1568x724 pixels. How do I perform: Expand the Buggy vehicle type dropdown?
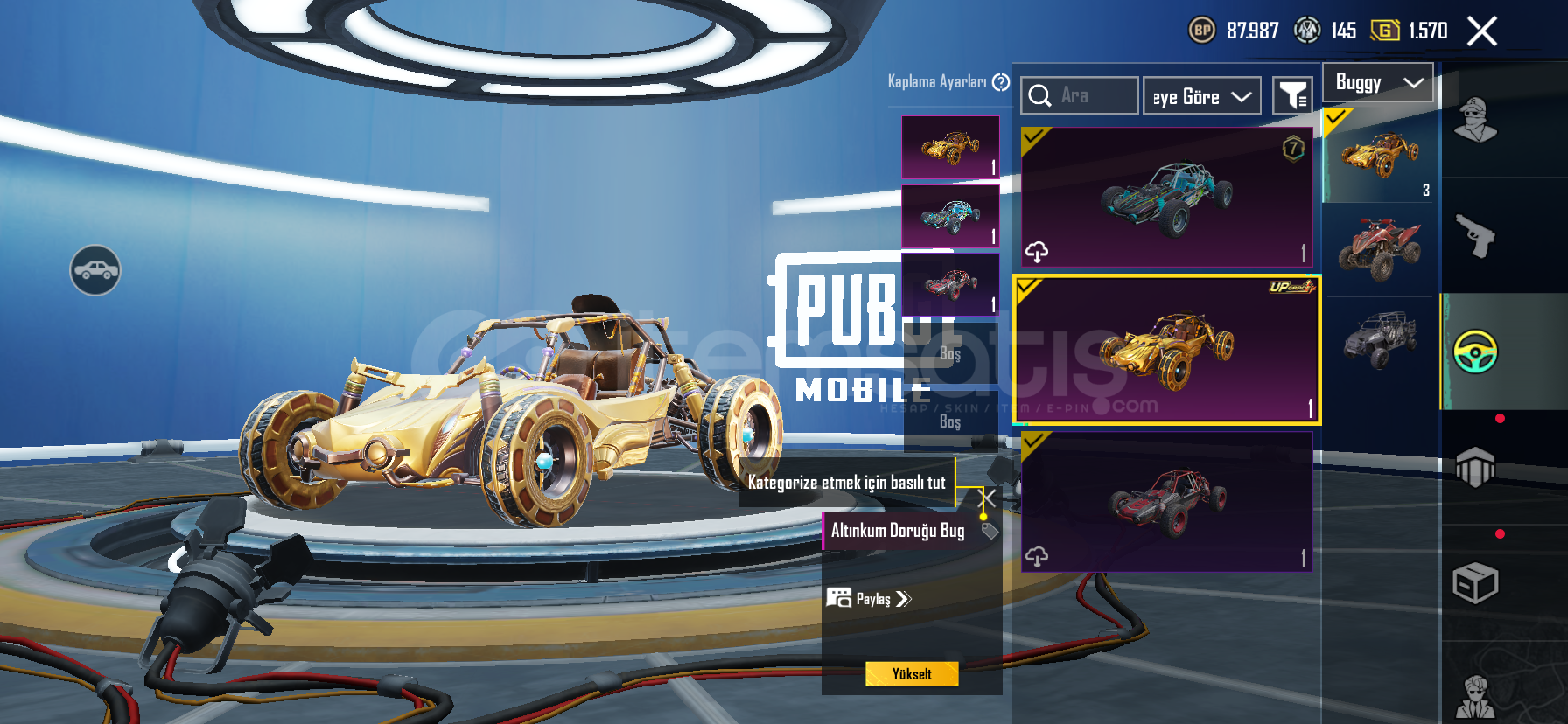coord(1378,83)
